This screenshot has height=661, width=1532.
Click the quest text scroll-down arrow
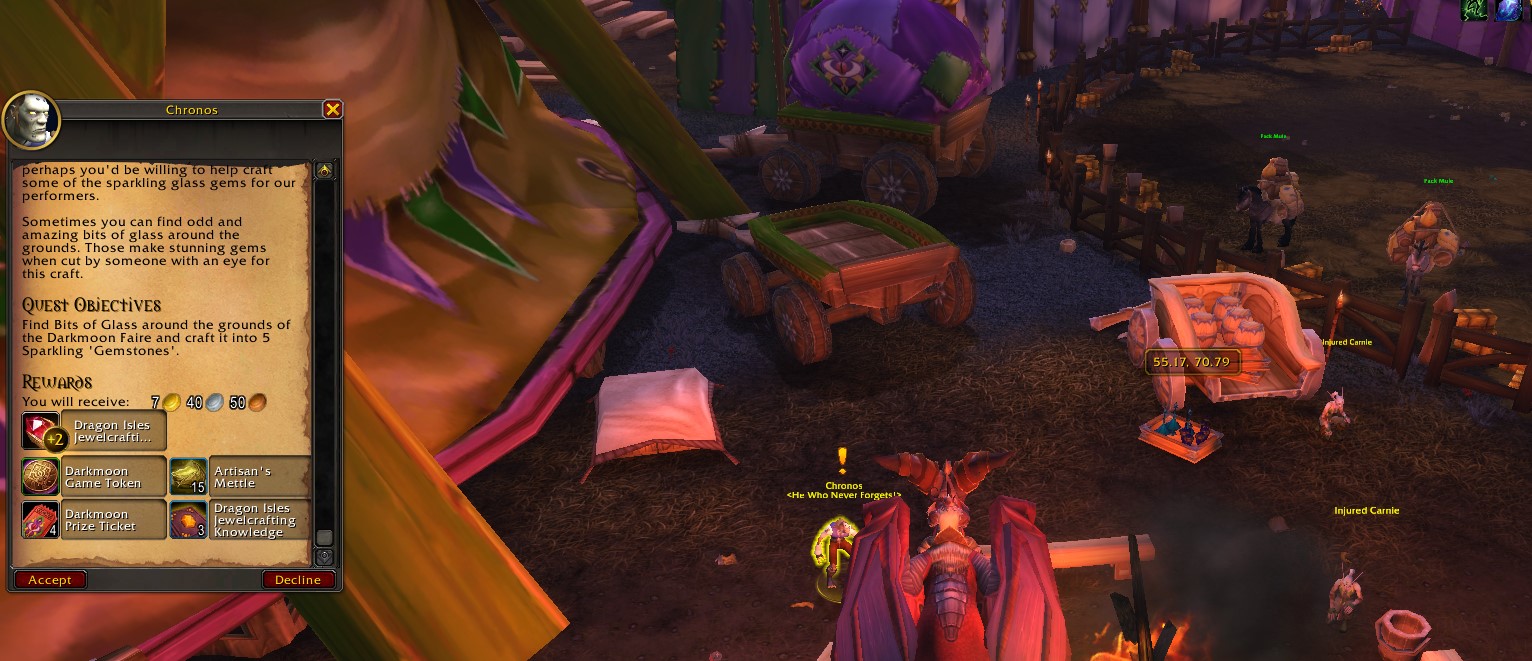(x=324, y=557)
